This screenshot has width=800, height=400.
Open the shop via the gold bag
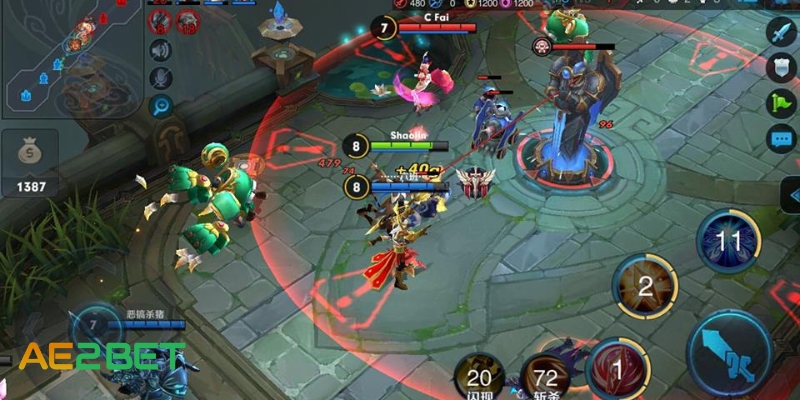pos(30,160)
